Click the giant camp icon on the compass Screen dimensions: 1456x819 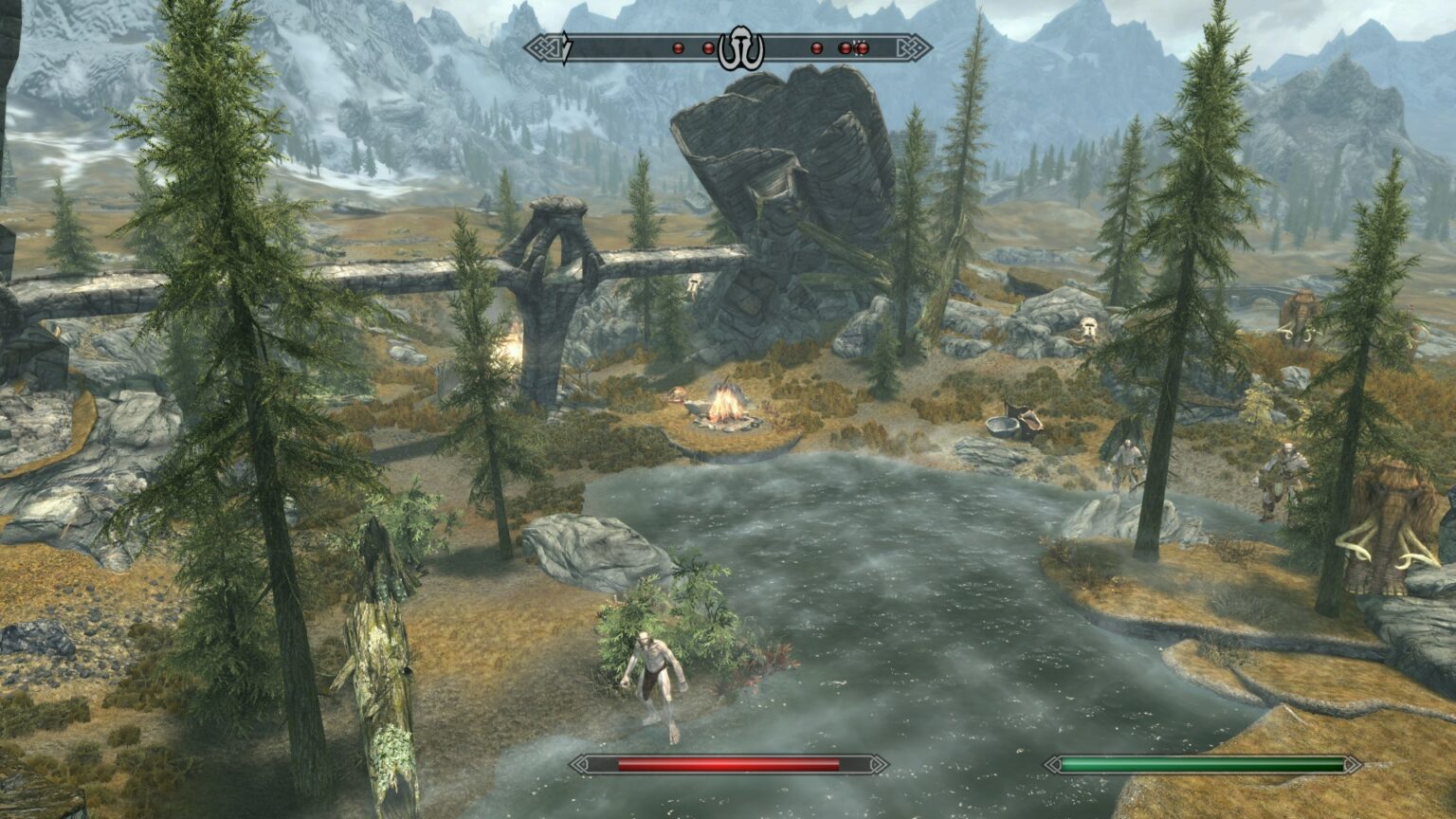click(x=742, y=45)
